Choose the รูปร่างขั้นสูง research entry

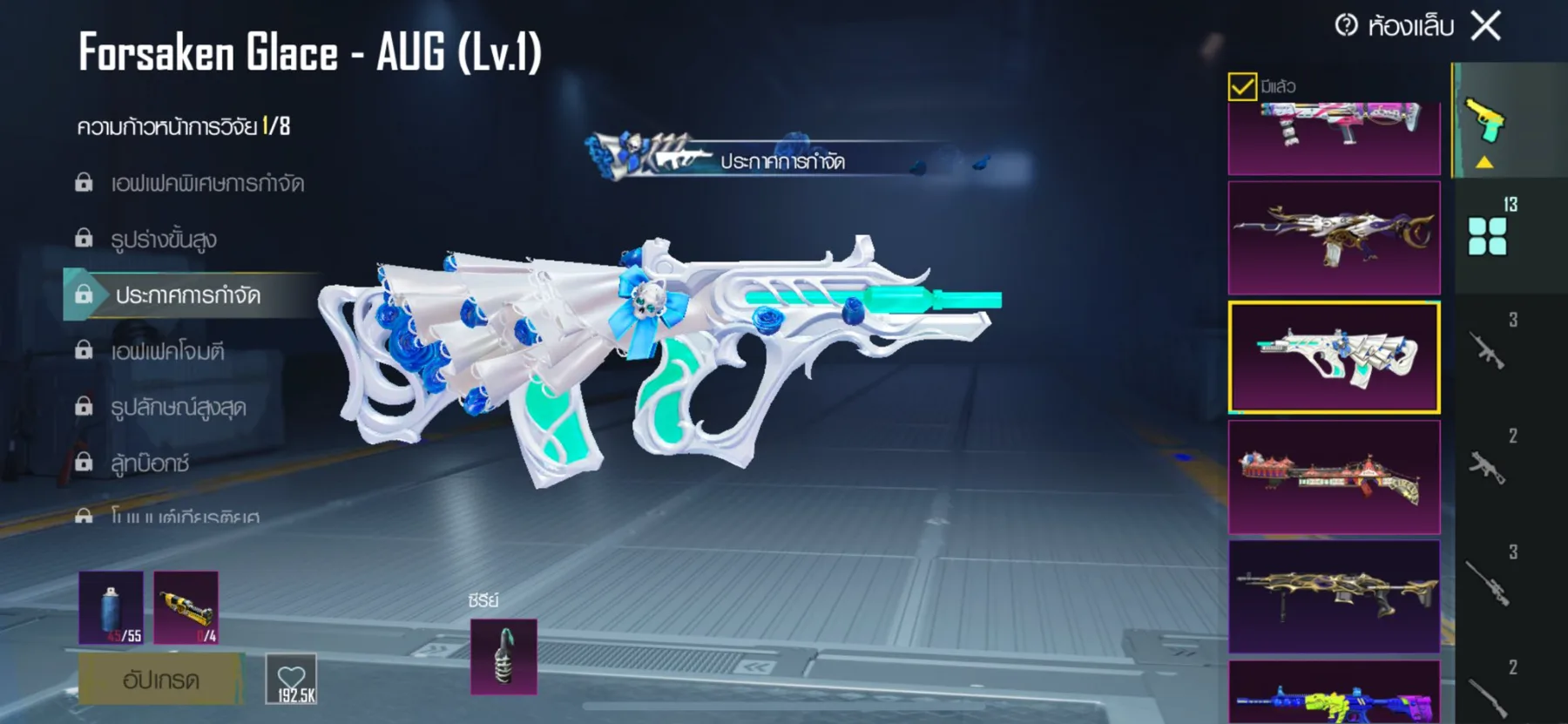pyautogui.click(x=164, y=239)
